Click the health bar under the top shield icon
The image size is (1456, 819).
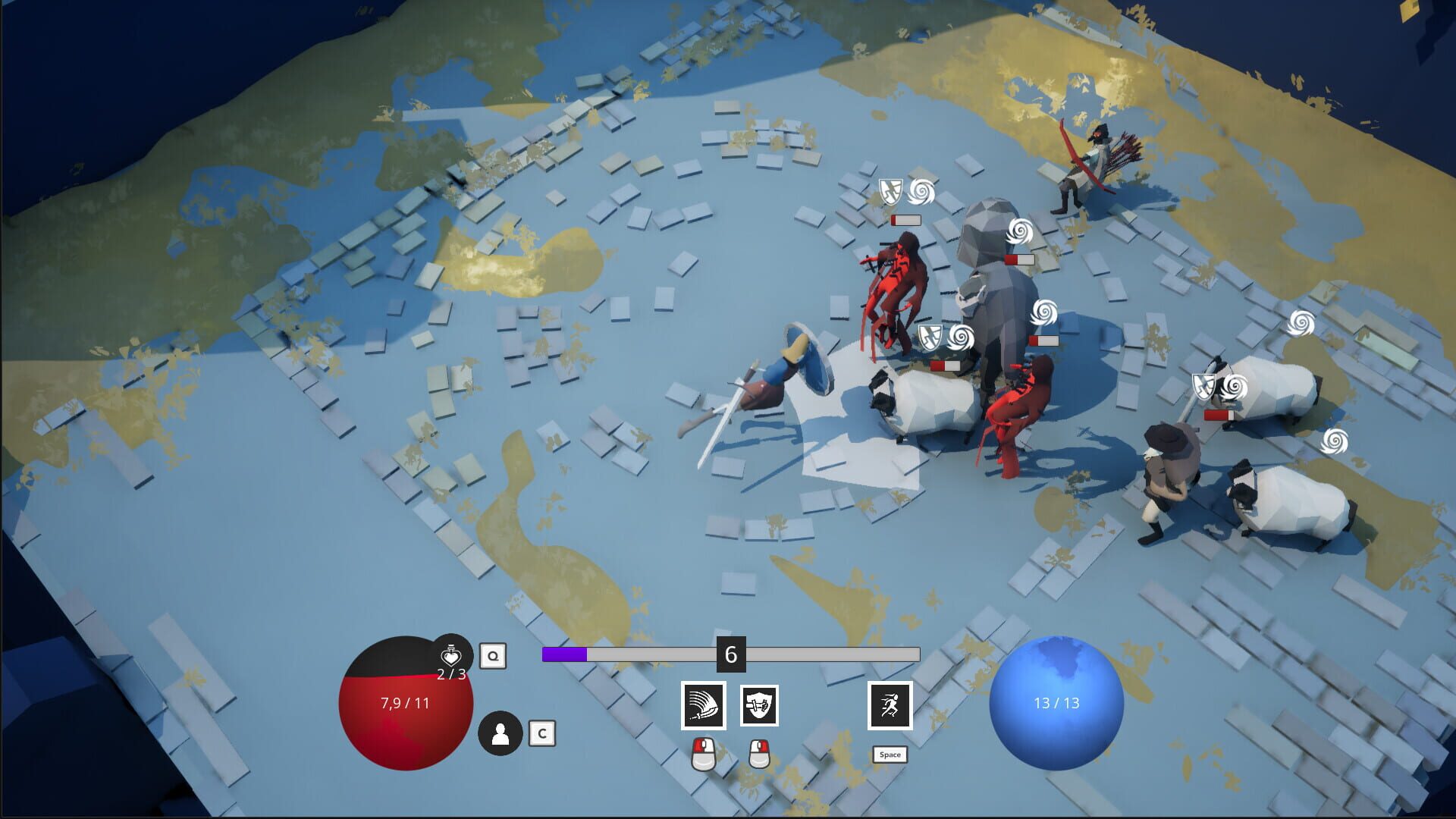point(906,220)
